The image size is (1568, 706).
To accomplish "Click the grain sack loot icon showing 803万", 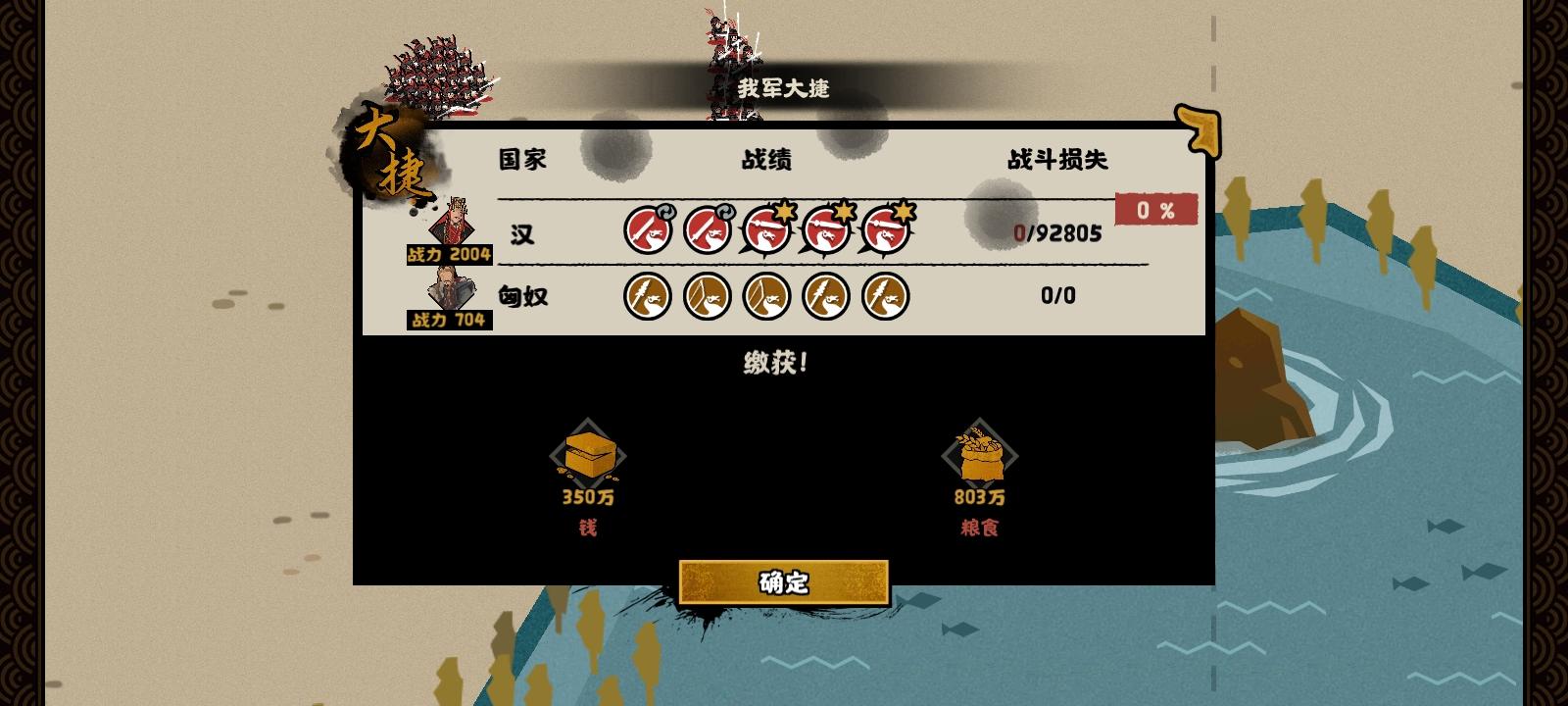I will tap(978, 454).
